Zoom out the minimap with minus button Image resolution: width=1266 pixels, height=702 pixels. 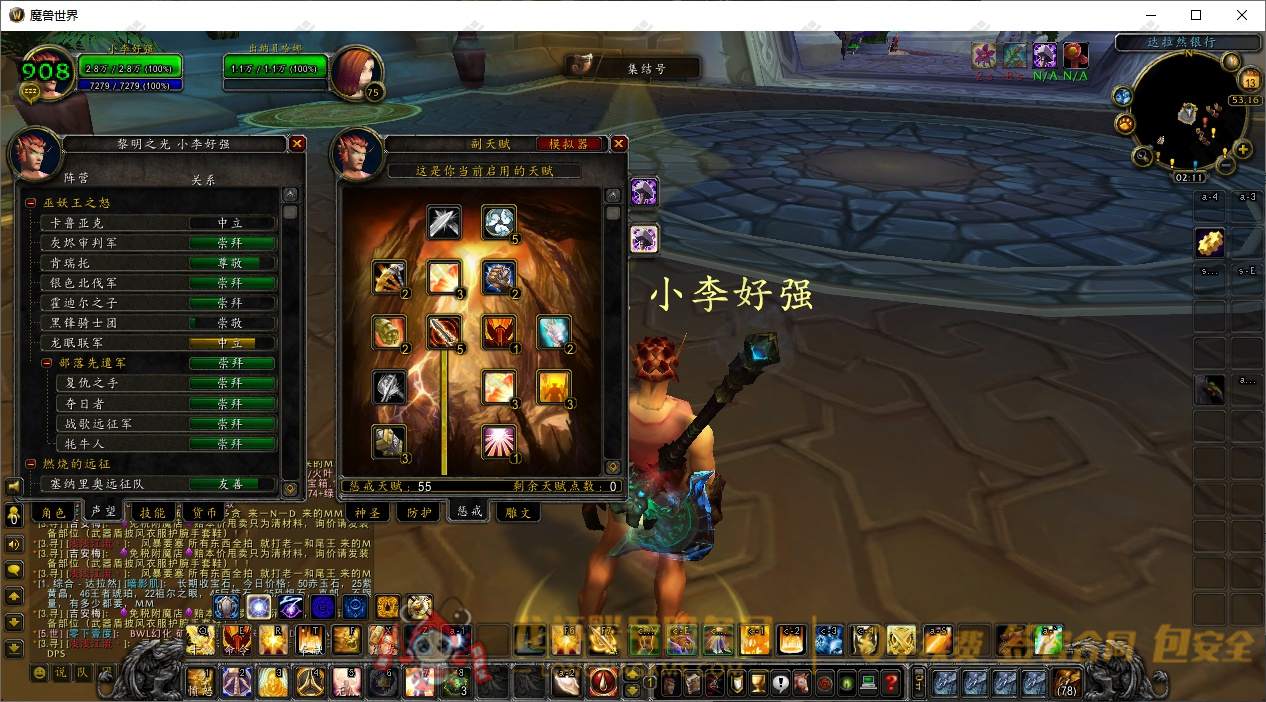tap(1227, 165)
